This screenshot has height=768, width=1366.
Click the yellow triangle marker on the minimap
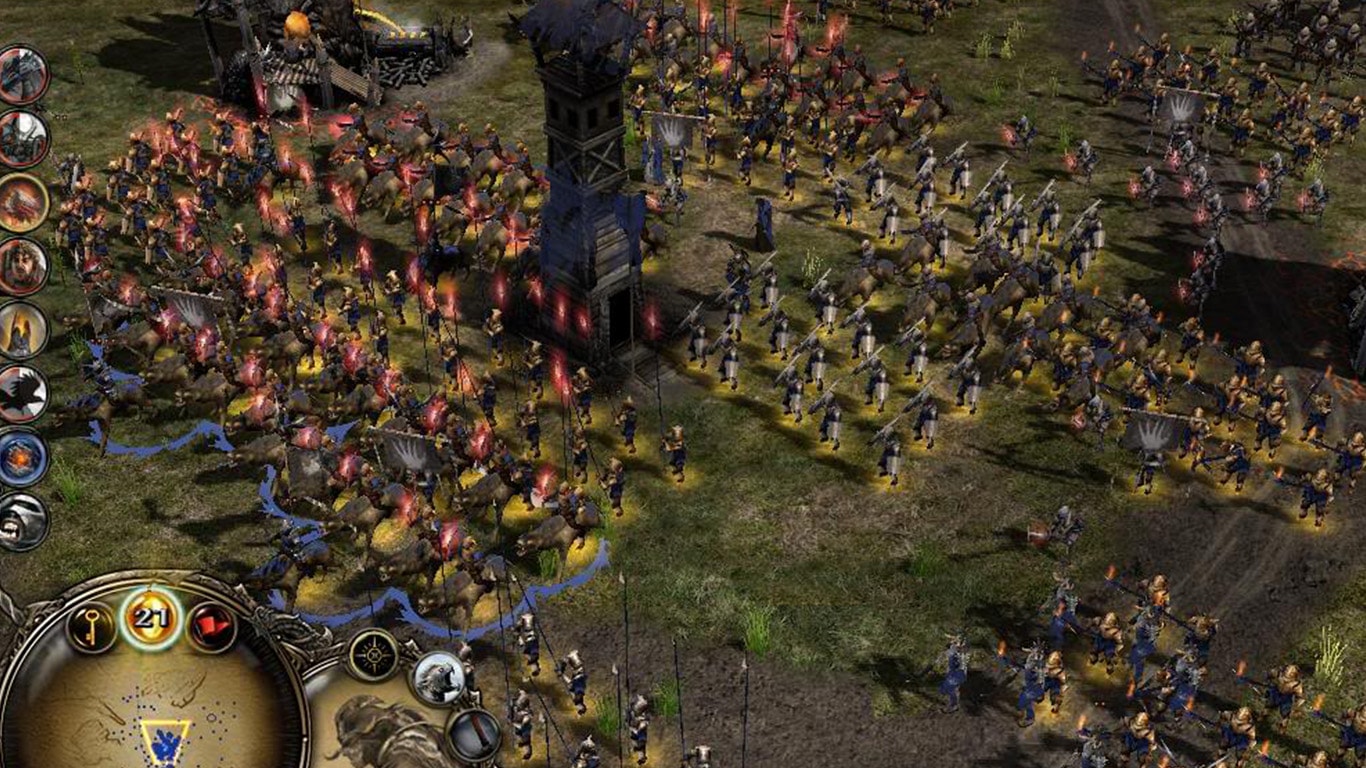tap(167, 740)
